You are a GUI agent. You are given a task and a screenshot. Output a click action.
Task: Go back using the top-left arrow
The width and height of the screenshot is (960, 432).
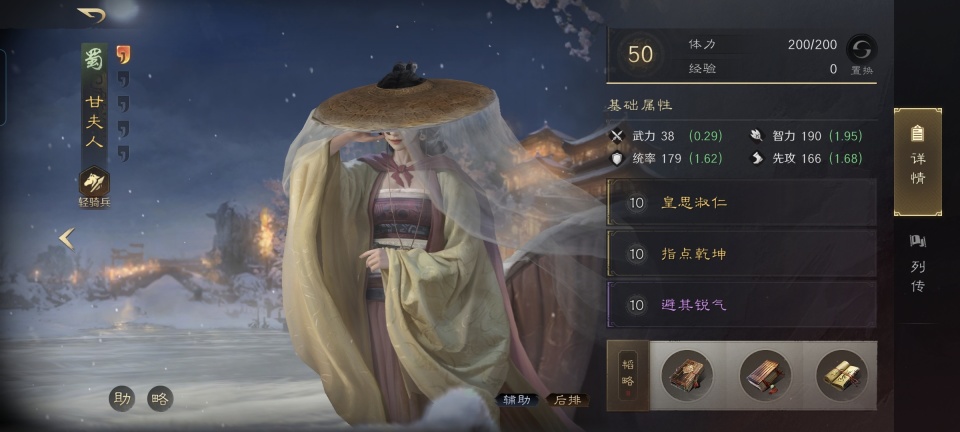(x=92, y=15)
